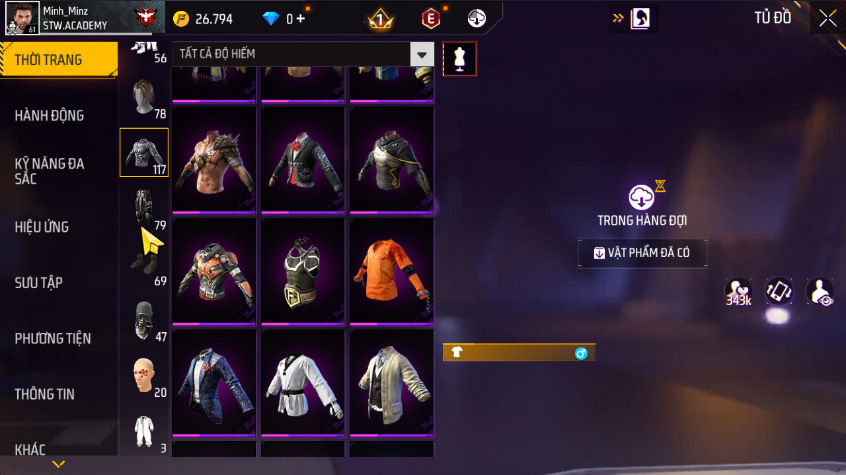Image resolution: width=846 pixels, height=475 pixels.
Task: Choose the orange shirt item
Action: coord(391,273)
